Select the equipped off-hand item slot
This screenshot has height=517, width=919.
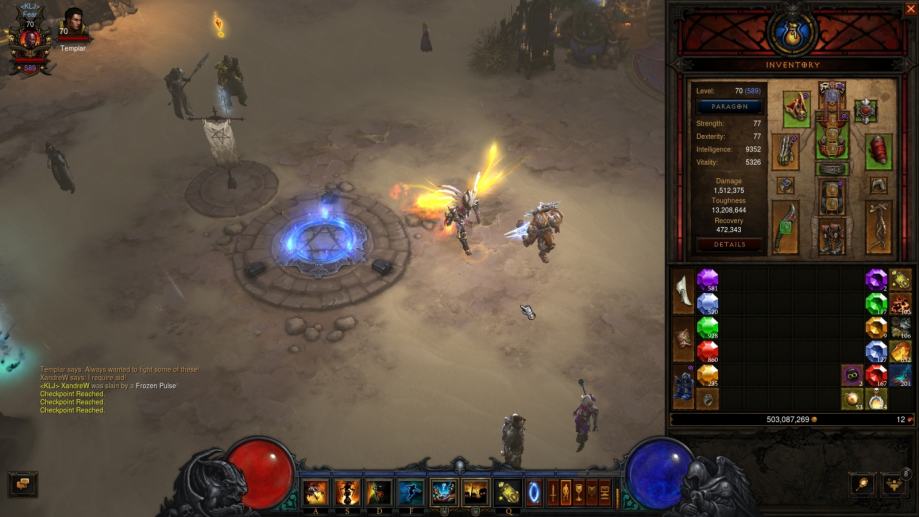pyautogui.click(x=879, y=227)
